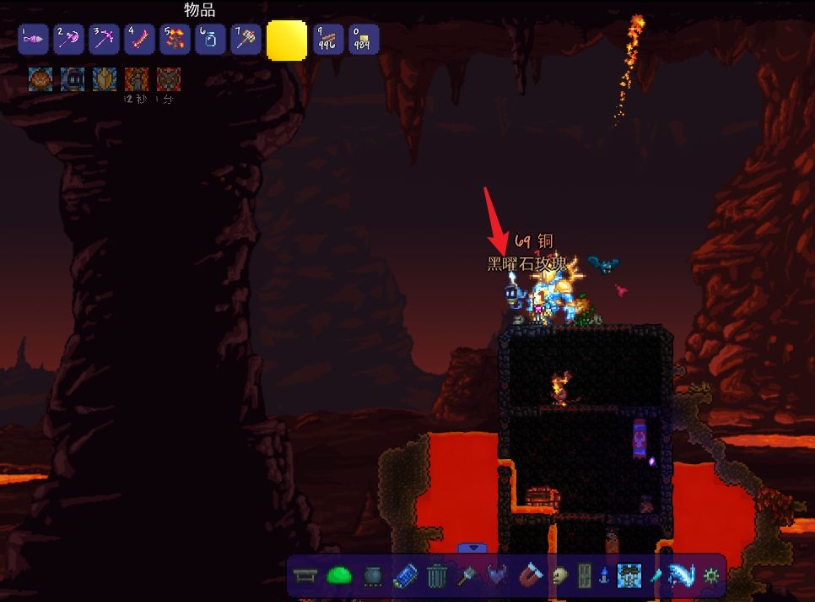The image size is (815, 602).
Task: Choose the pink pickaxe in slot 2
Action: point(69,39)
